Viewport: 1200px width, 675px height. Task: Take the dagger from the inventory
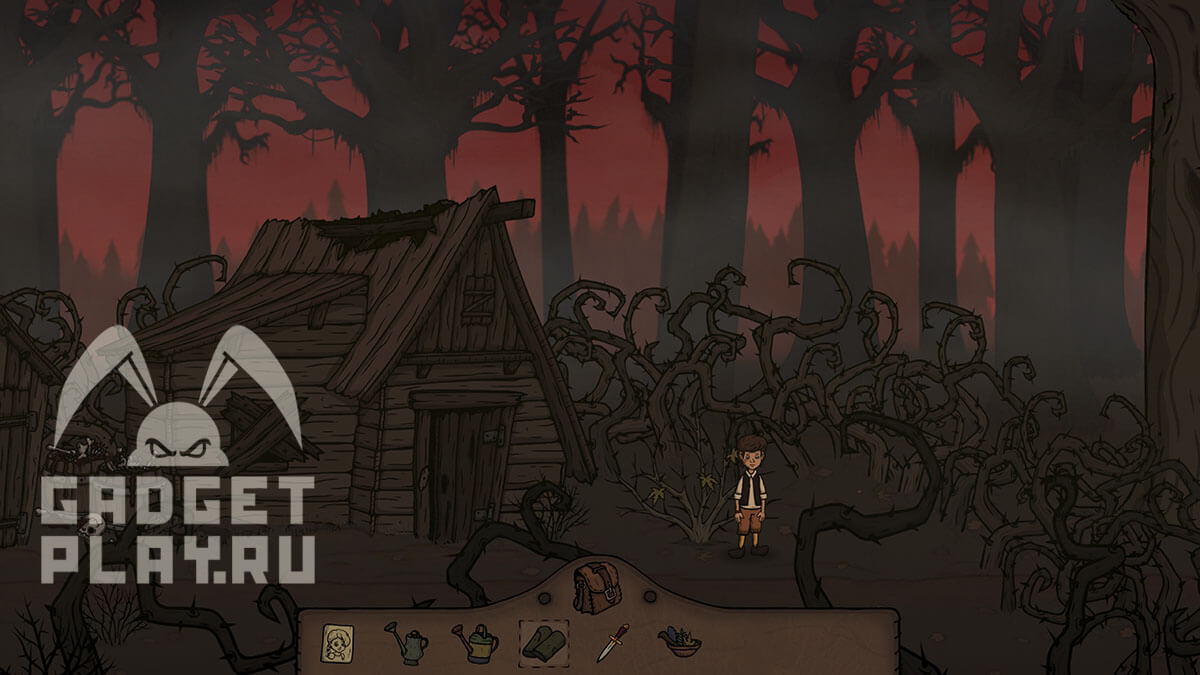tap(611, 643)
